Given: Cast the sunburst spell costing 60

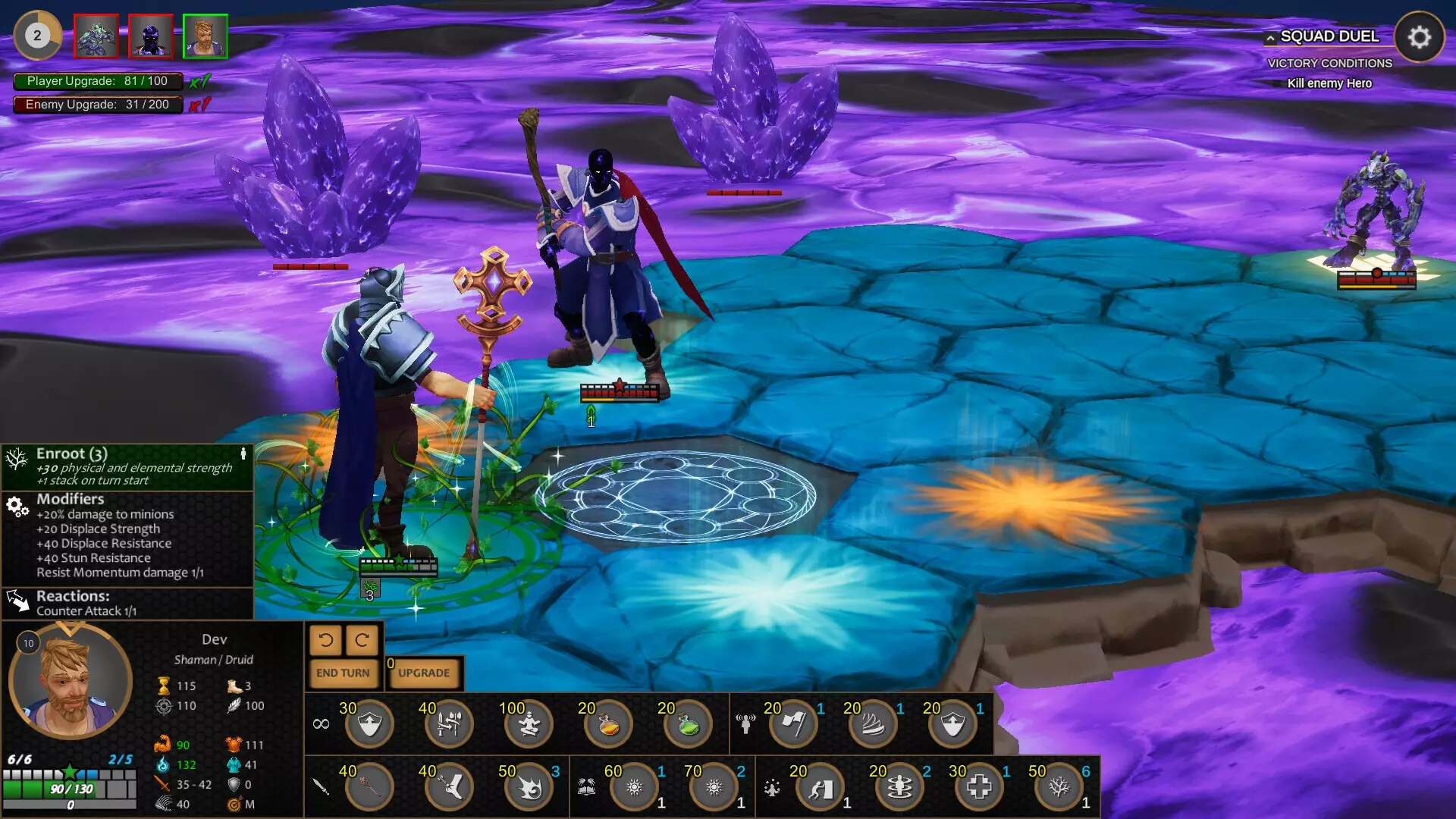Looking at the screenshot, I should coord(635,788).
